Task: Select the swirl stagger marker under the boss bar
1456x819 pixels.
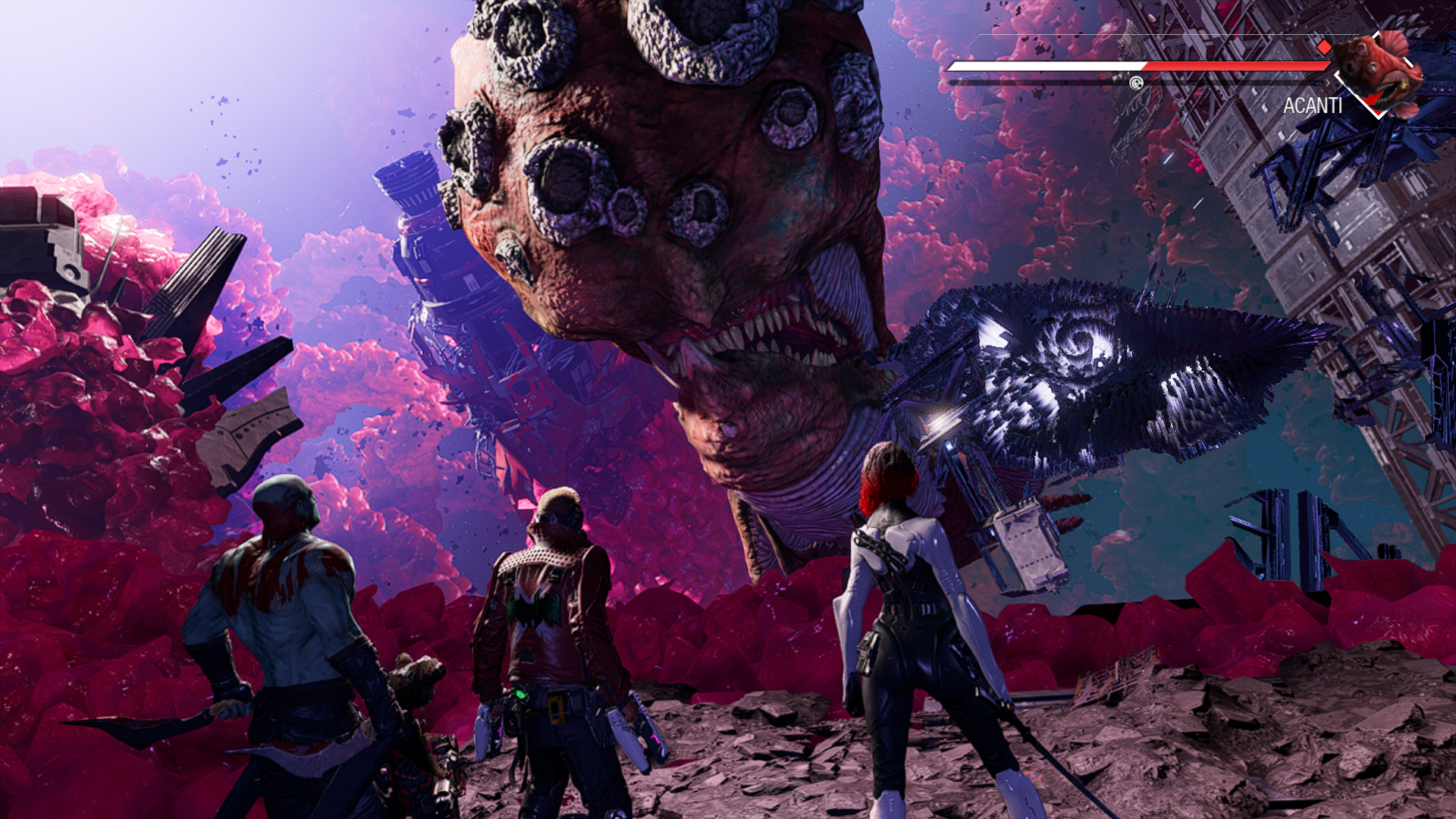Action: pos(1136,83)
